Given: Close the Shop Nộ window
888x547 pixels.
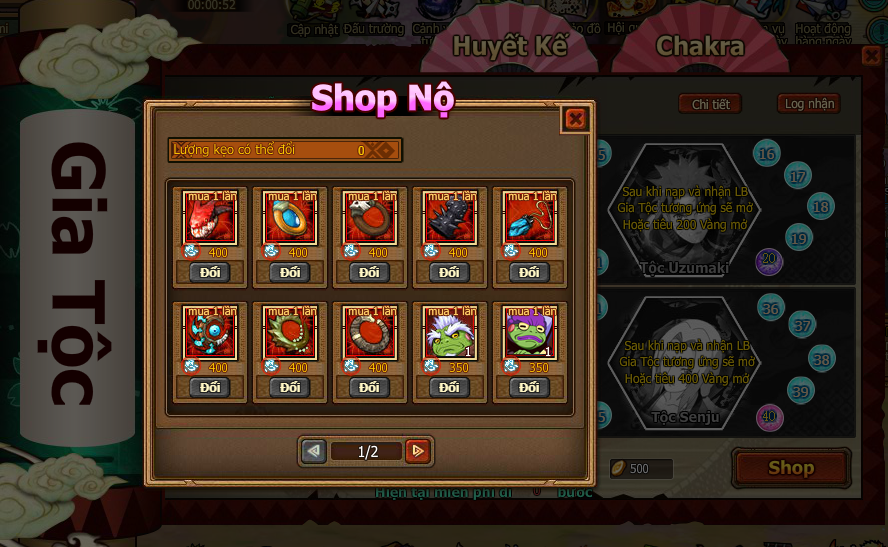Looking at the screenshot, I should (x=575, y=119).
